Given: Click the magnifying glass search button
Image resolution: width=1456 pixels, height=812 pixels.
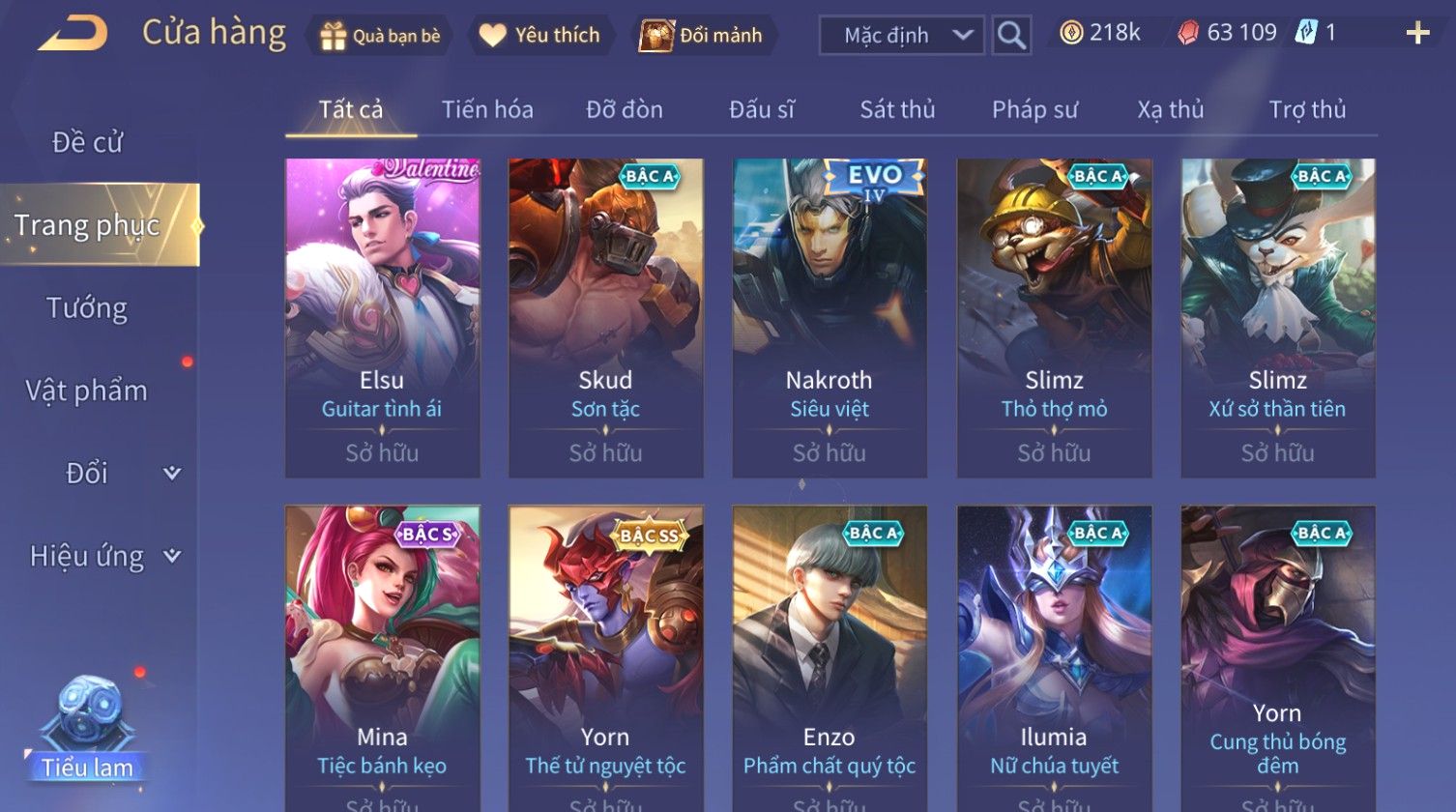Looking at the screenshot, I should pyautogui.click(x=1011, y=36).
